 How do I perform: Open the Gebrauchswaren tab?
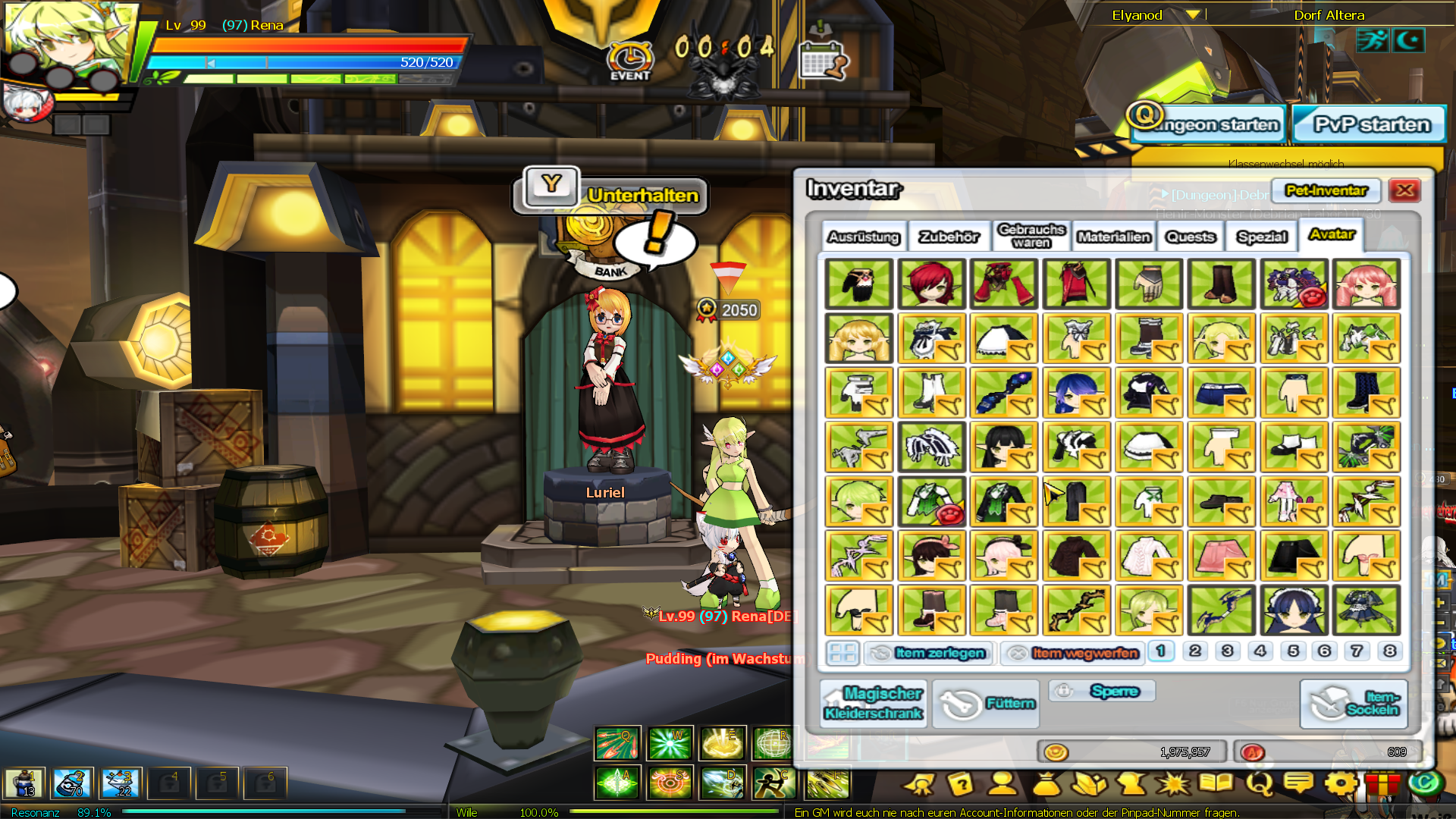coord(1031,236)
